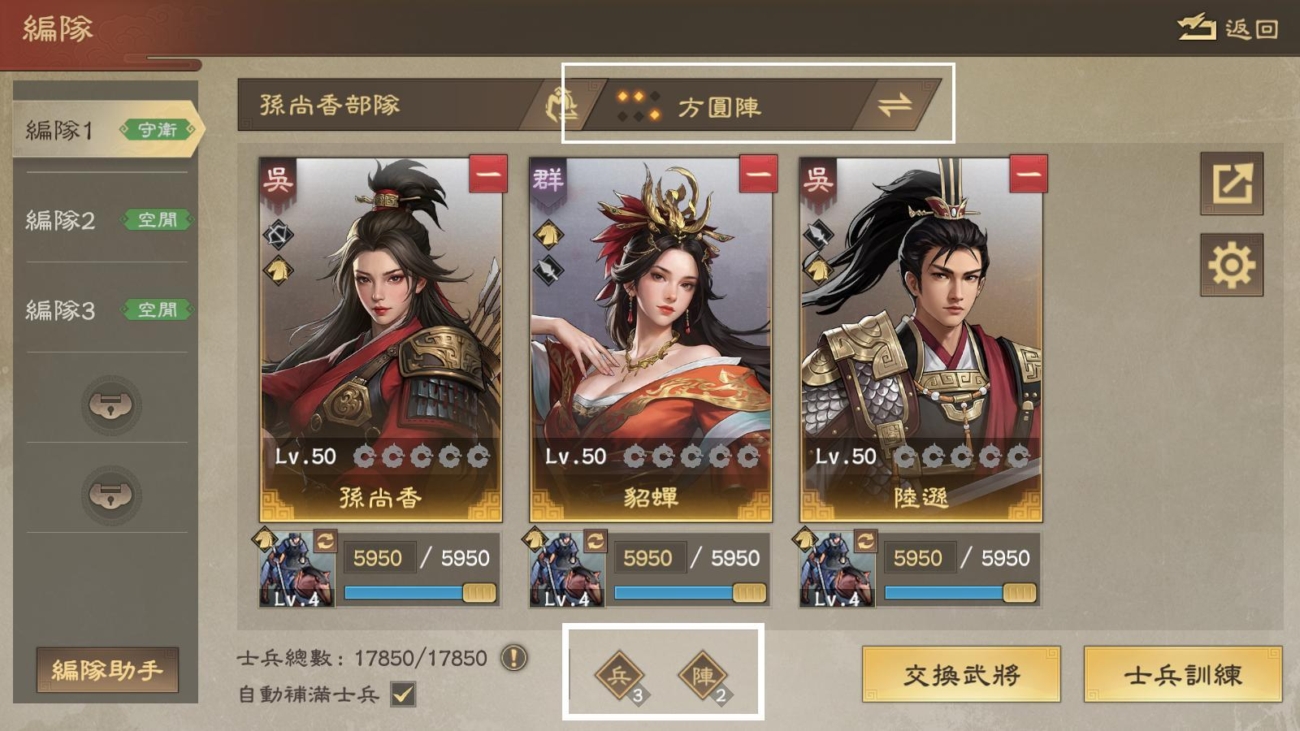1300x731 pixels.
Task: Open 士兵訓練 training screen
Action: [1183, 675]
